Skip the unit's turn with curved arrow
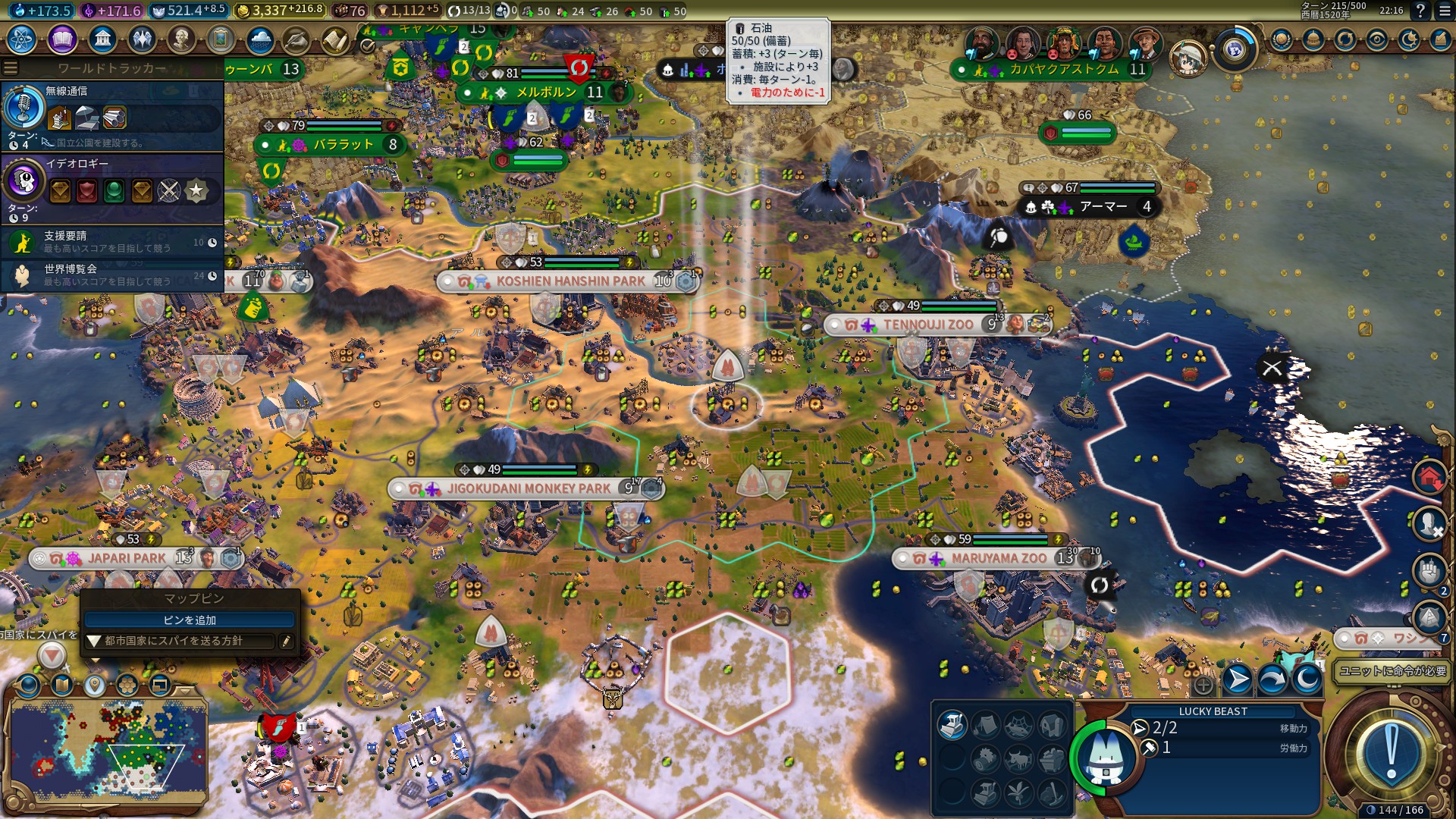 pyautogui.click(x=1272, y=679)
